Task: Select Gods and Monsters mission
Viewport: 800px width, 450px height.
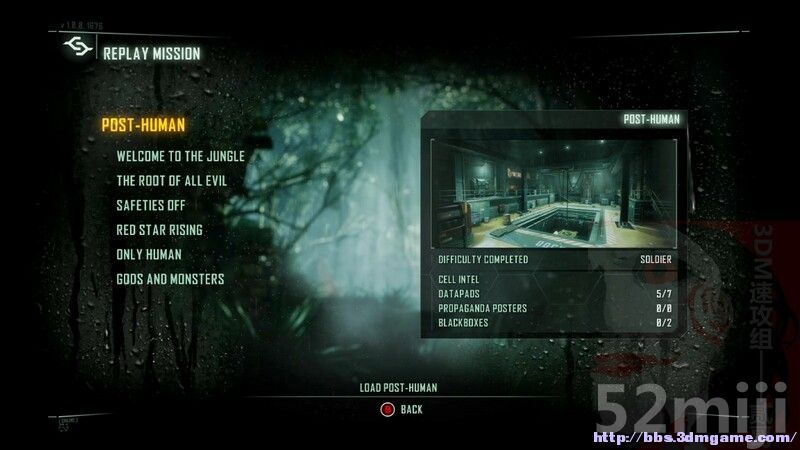Action: click(170, 279)
